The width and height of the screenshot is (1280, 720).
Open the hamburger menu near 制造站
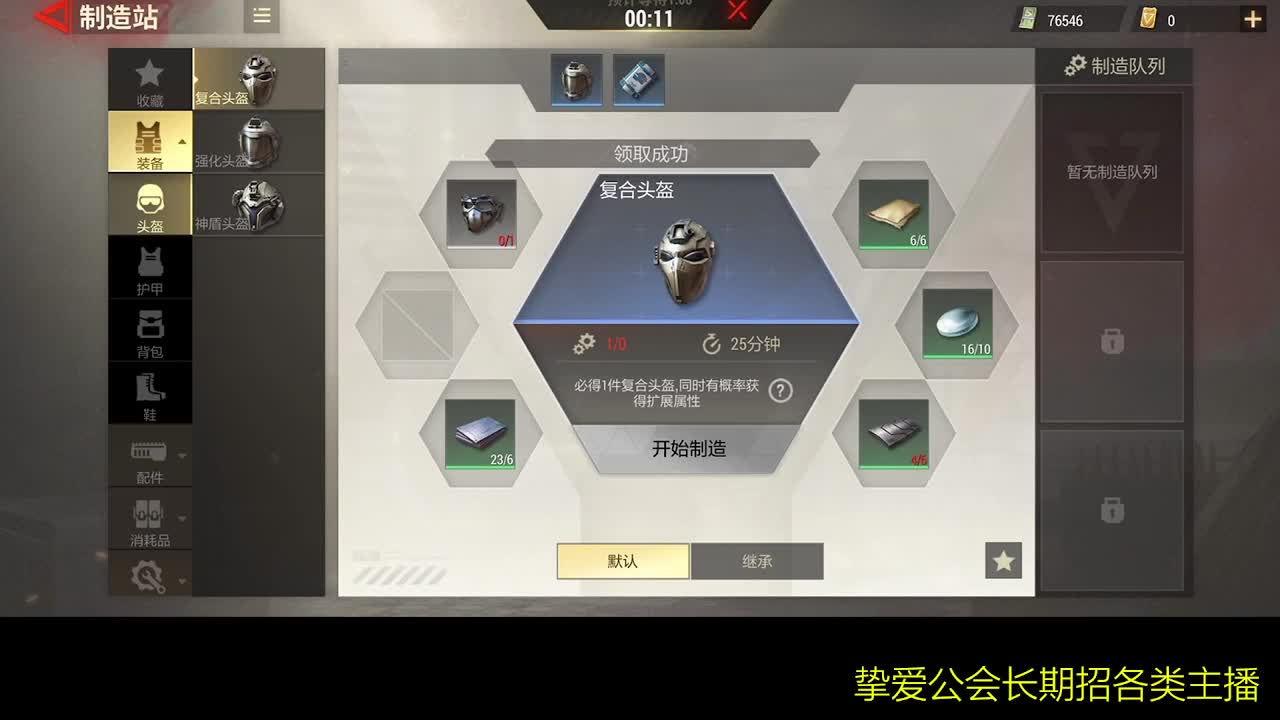[261, 16]
